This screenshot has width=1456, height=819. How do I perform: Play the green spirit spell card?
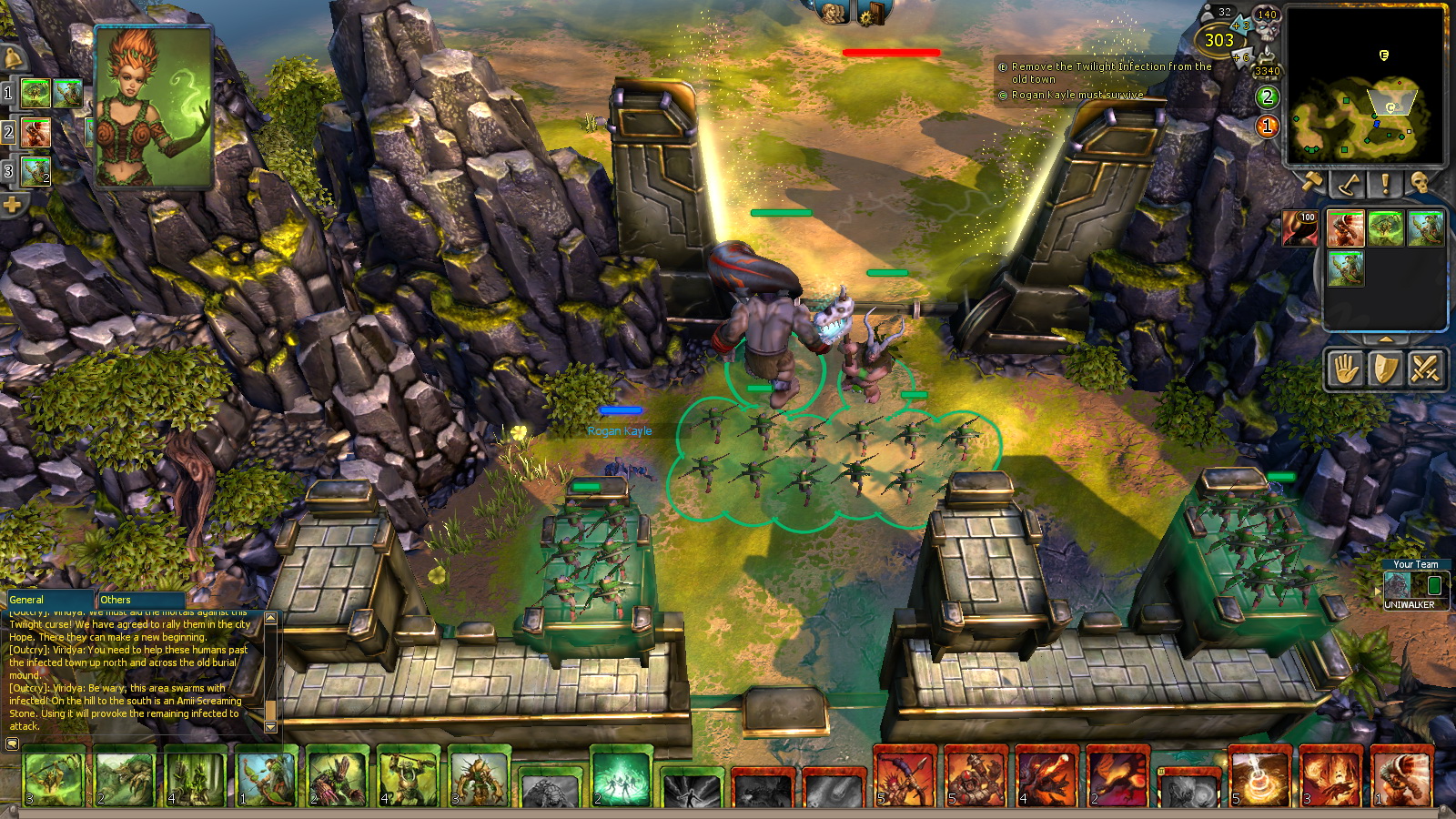pos(622,778)
